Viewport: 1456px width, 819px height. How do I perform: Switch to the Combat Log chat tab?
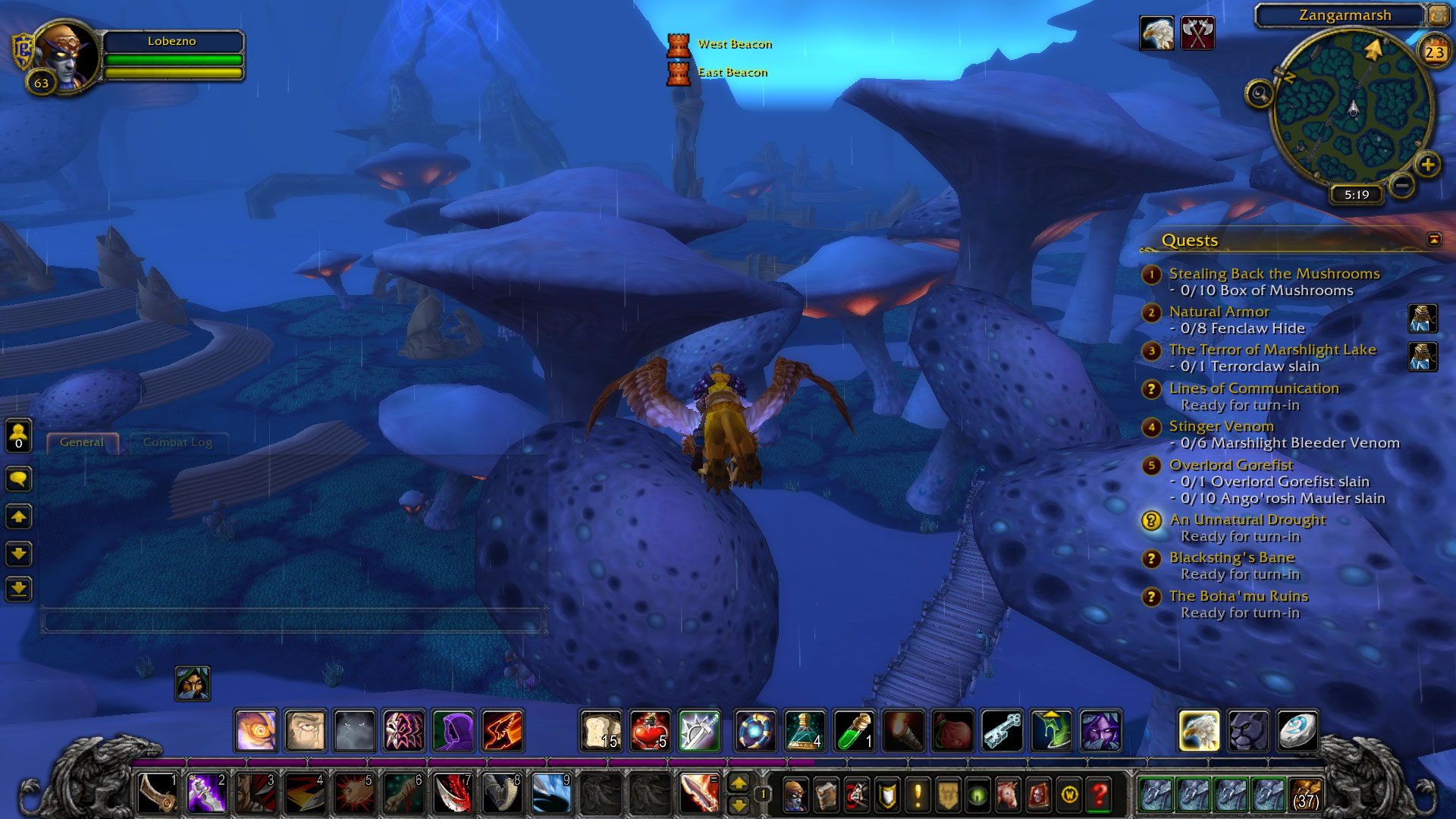click(x=177, y=442)
